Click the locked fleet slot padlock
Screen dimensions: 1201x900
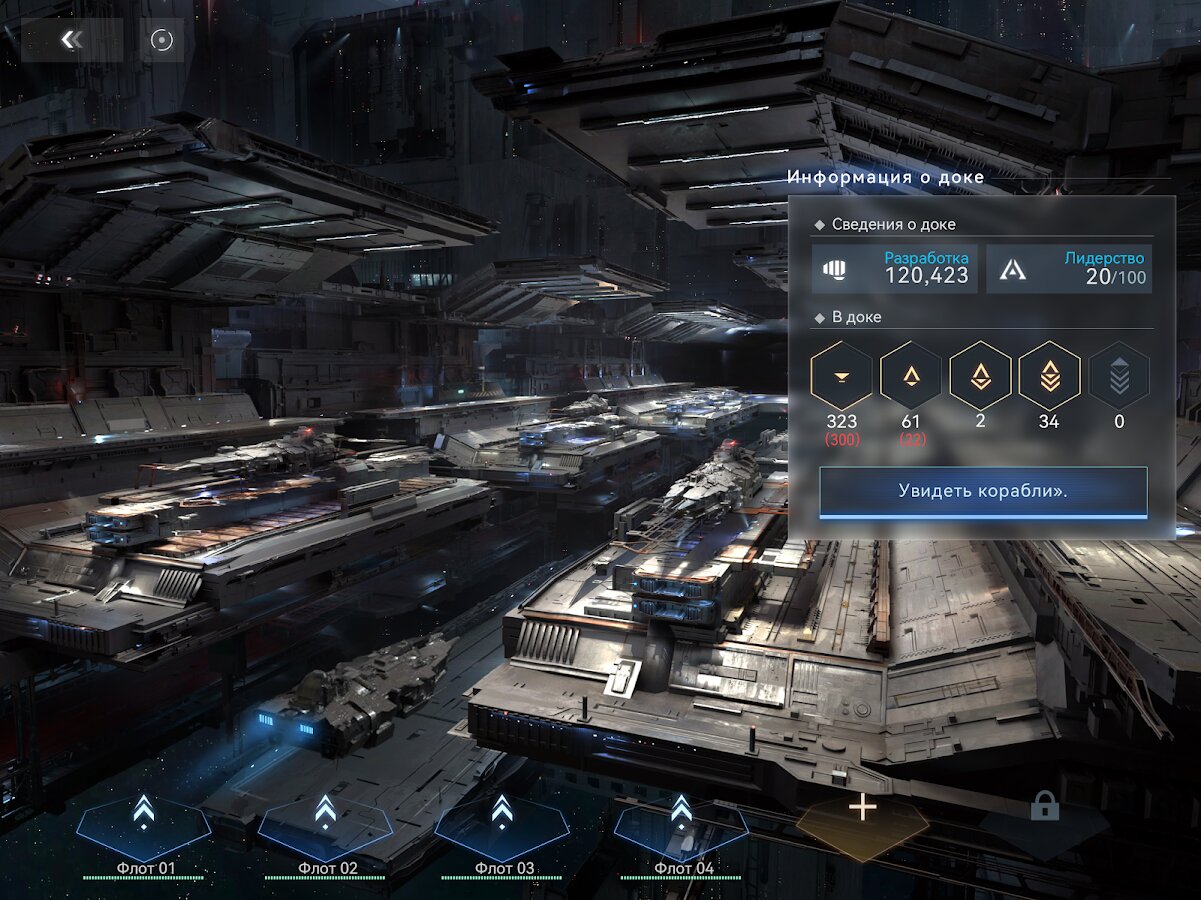click(1045, 806)
